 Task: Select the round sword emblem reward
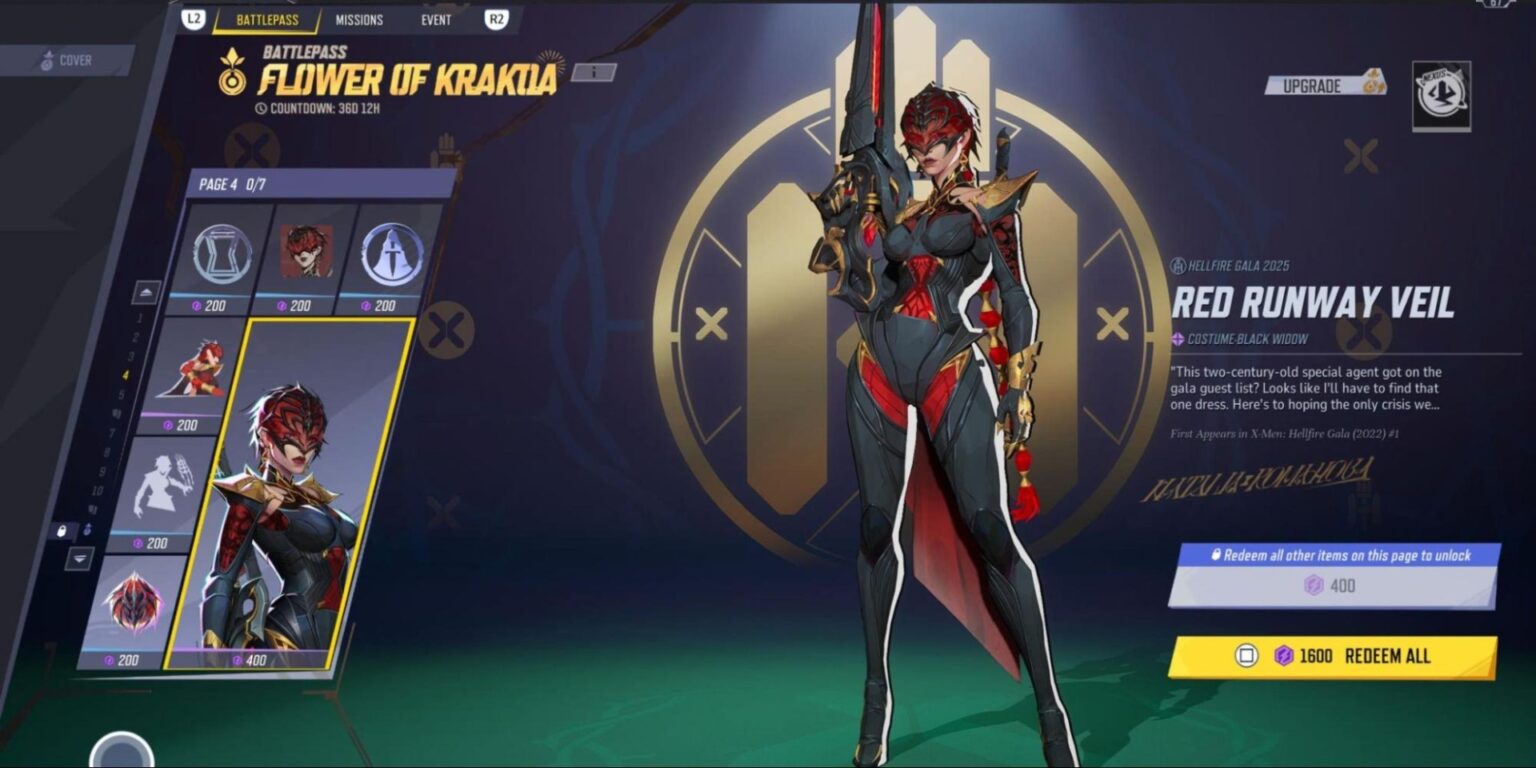point(391,255)
